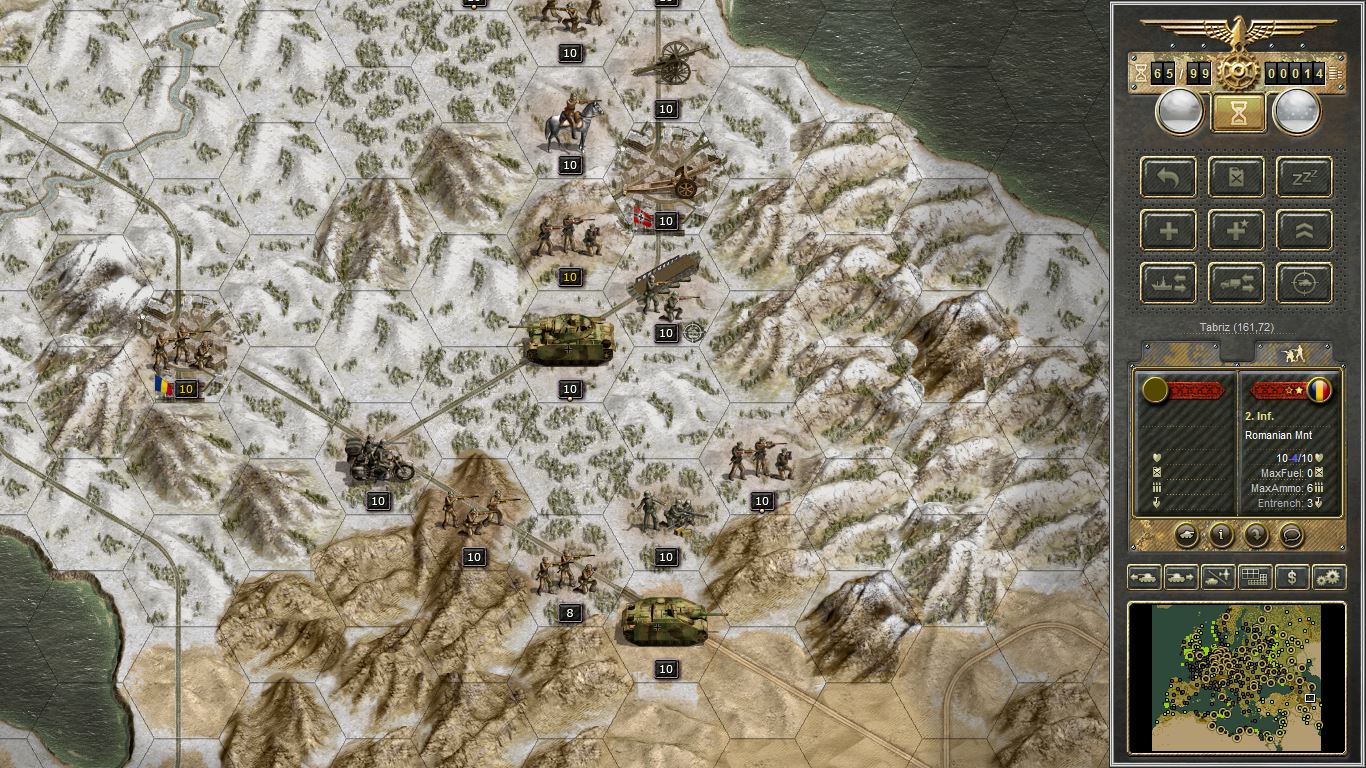The height and width of the screenshot is (768, 1366).
Task: Open the gears settings menu
Action: pos(1329,577)
